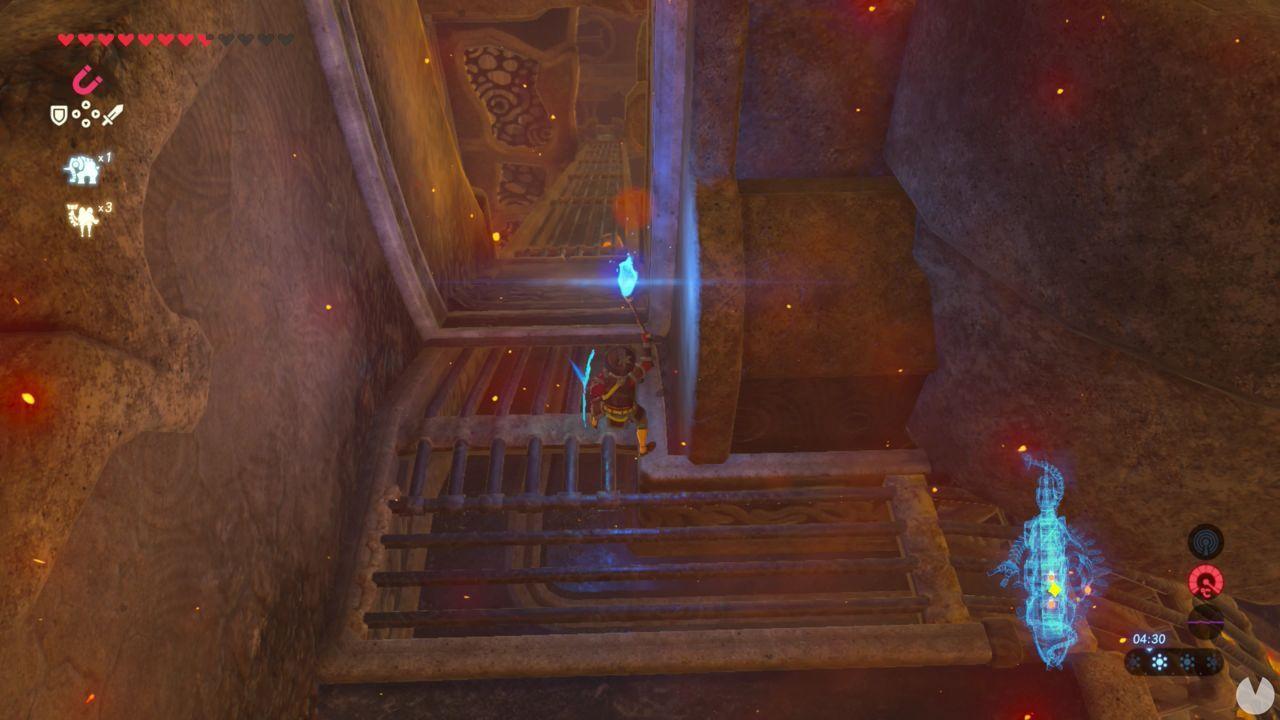Click the shield icon in the stats display
The width and height of the screenshot is (1280, 720).
pos(58,114)
